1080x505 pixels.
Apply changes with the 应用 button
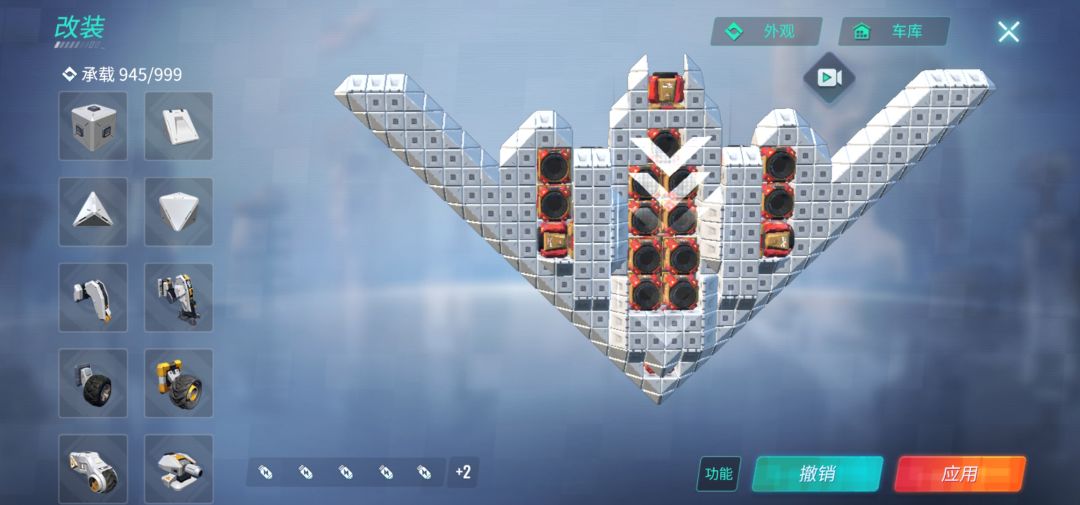959,474
